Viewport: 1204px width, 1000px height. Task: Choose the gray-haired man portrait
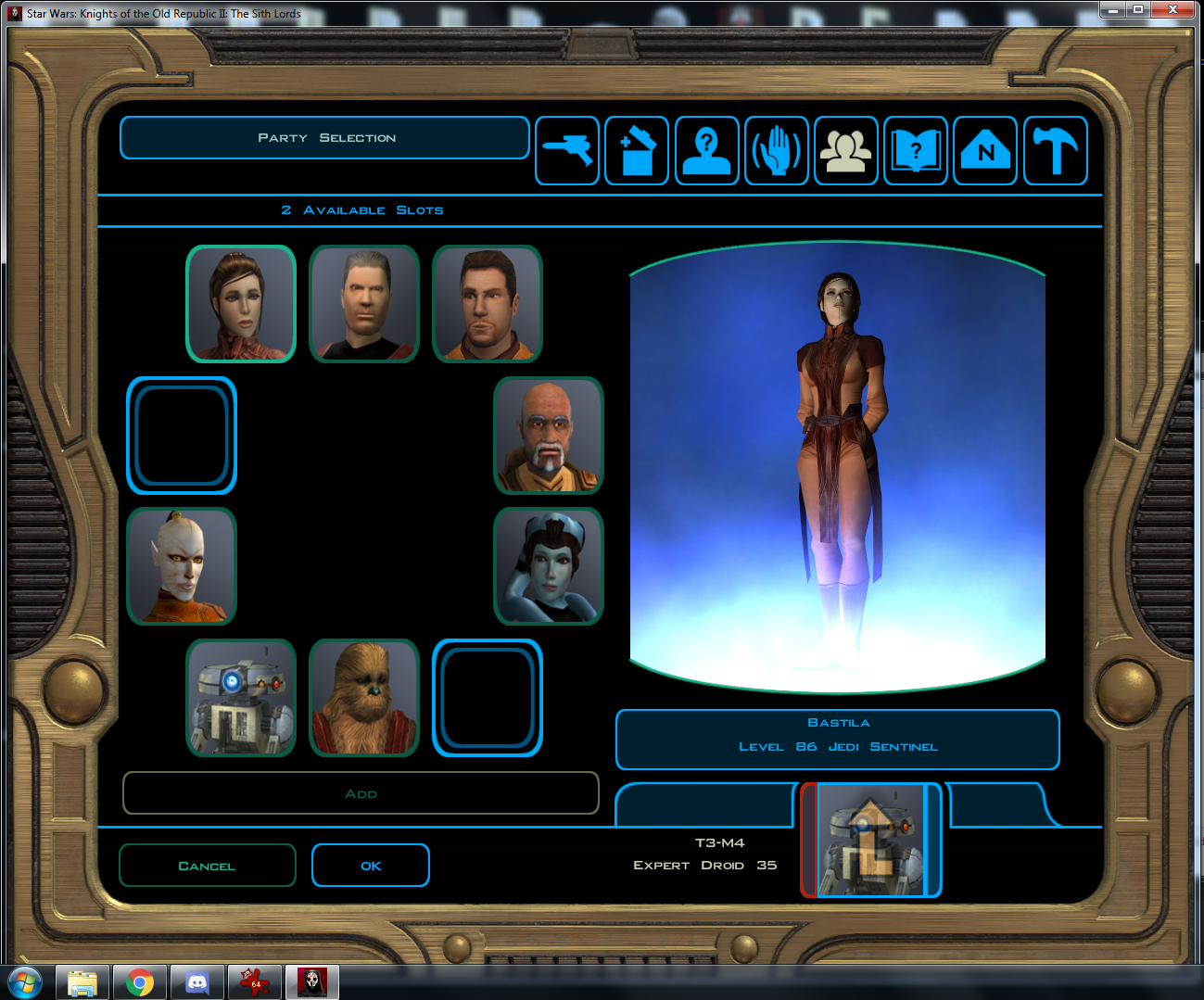click(x=364, y=304)
